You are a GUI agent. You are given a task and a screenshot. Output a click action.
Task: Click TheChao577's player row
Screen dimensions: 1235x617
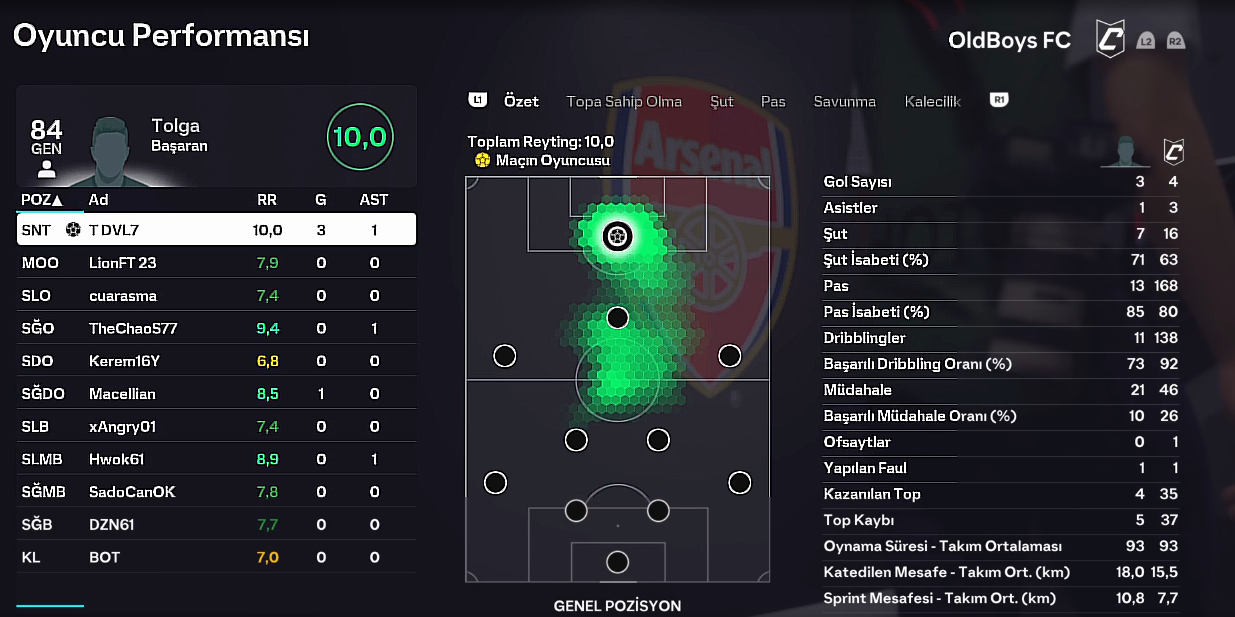(x=216, y=328)
